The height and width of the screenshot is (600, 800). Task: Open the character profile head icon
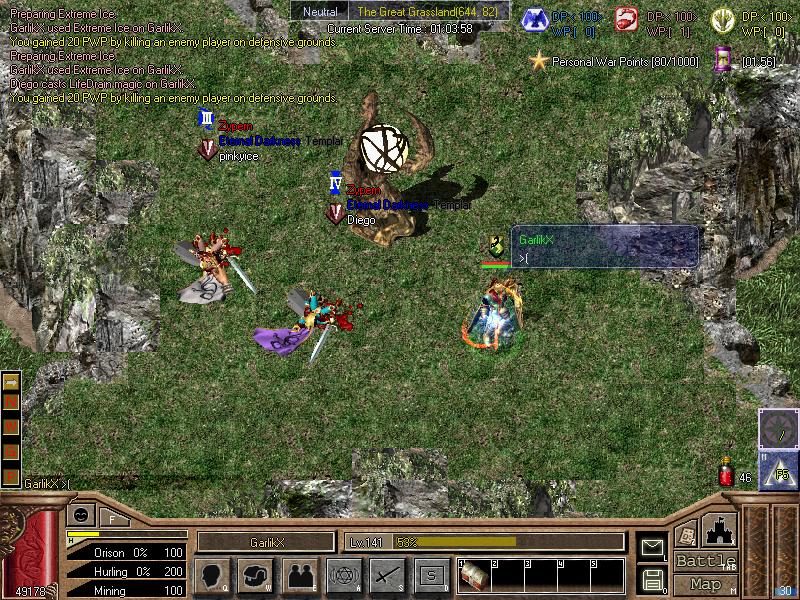[x=214, y=575]
